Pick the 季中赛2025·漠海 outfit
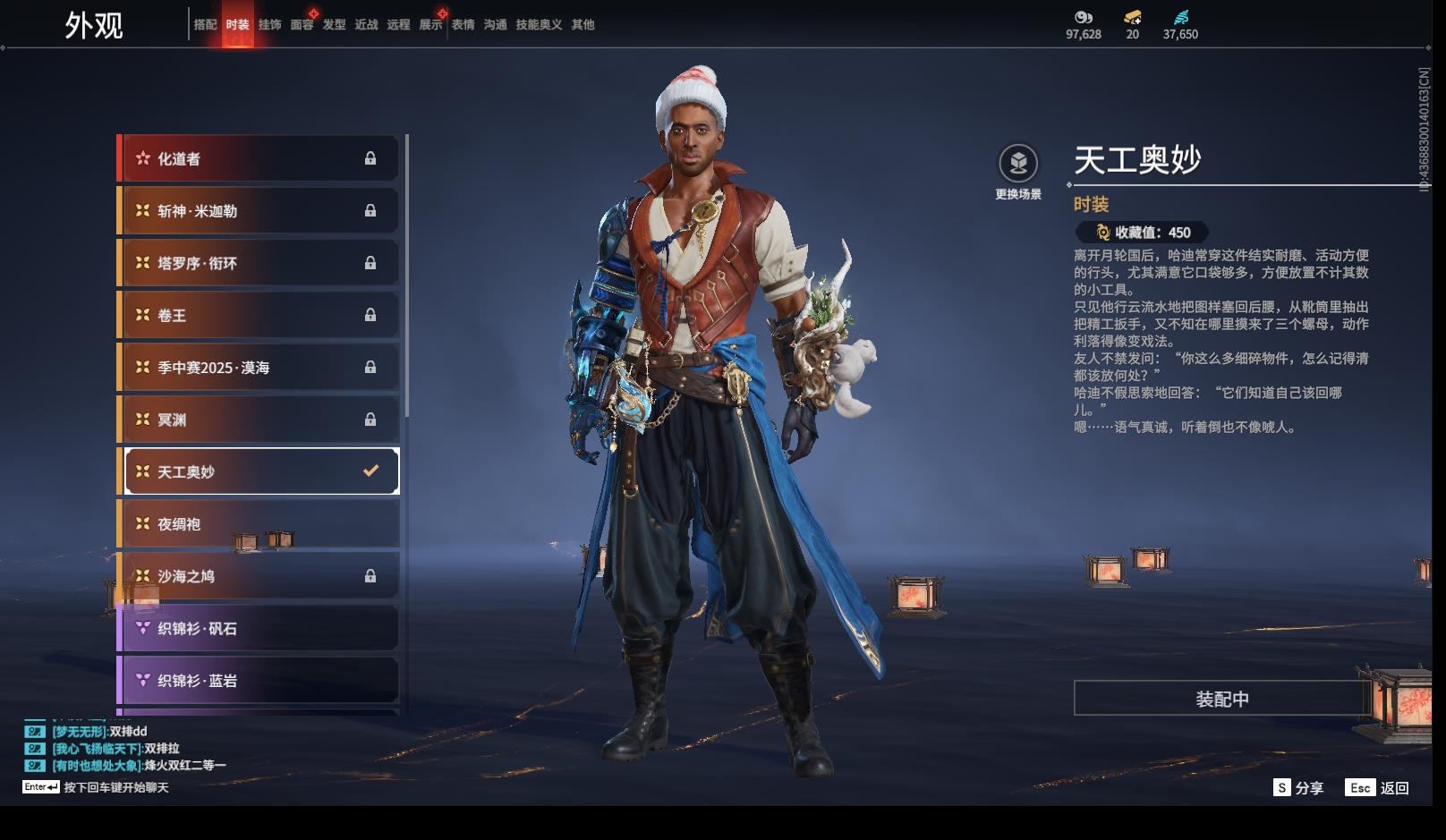Image resolution: width=1446 pixels, height=840 pixels. [x=259, y=368]
